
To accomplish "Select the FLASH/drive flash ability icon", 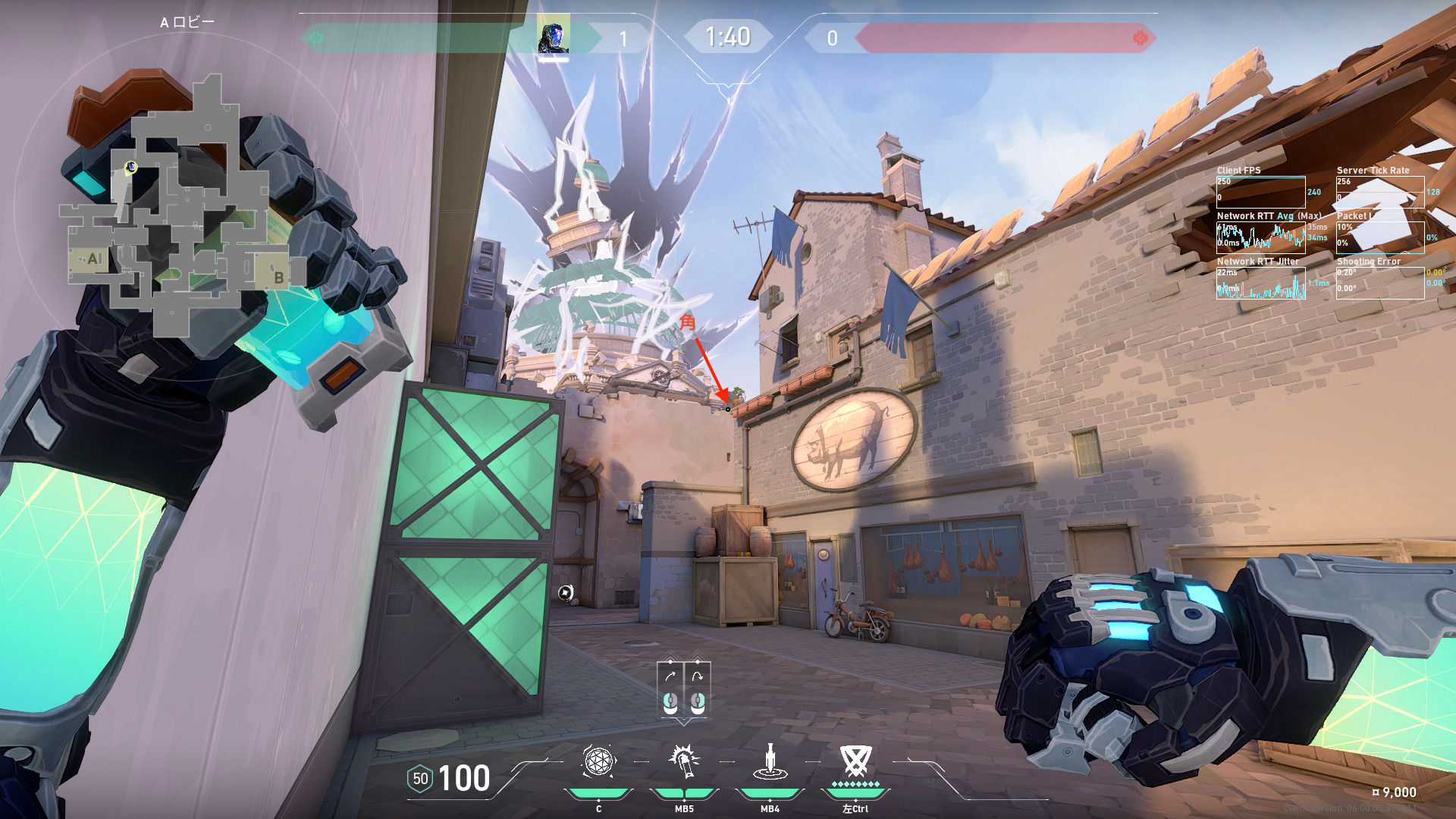I will (684, 762).
